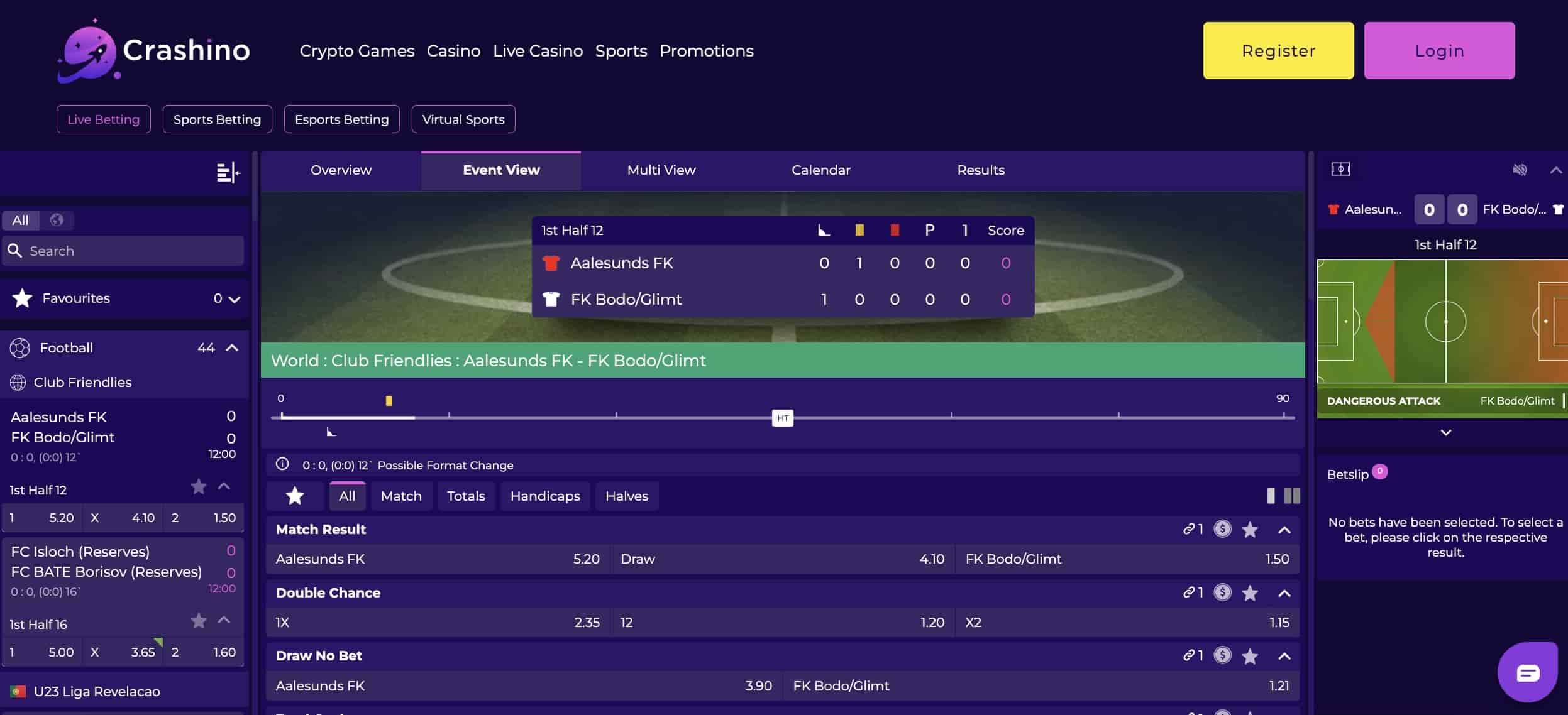
Task: Open the search field in the sidebar
Action: tap(123, 250)
